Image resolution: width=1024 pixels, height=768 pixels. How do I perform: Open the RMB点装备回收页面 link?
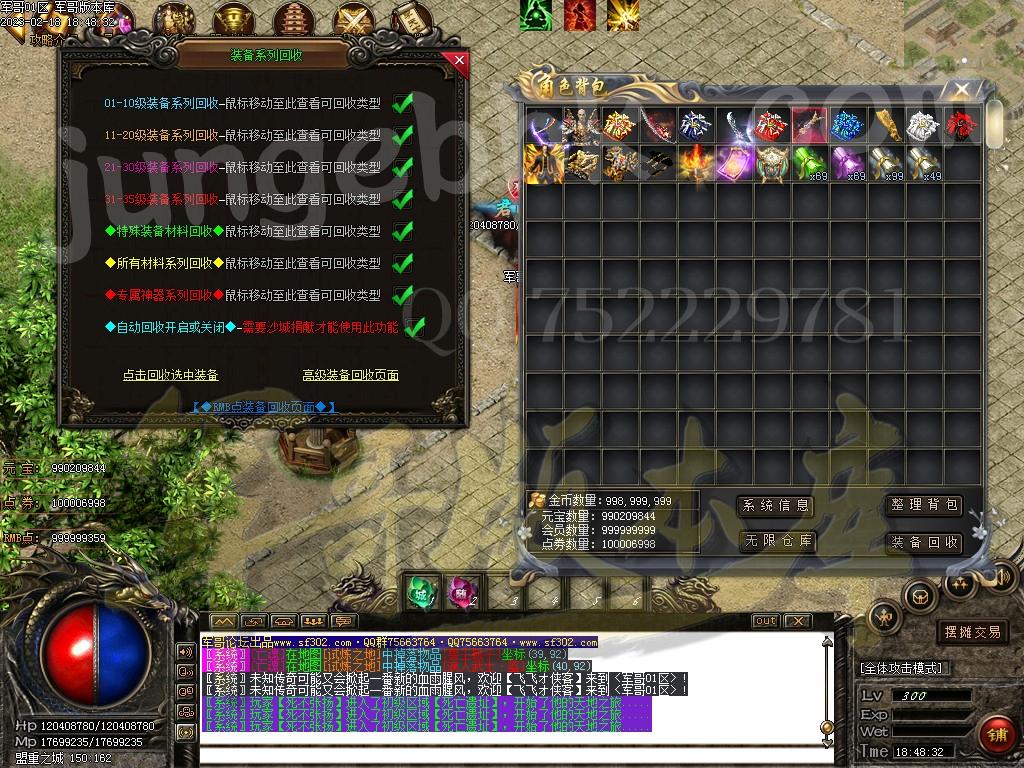click(264, 407)
